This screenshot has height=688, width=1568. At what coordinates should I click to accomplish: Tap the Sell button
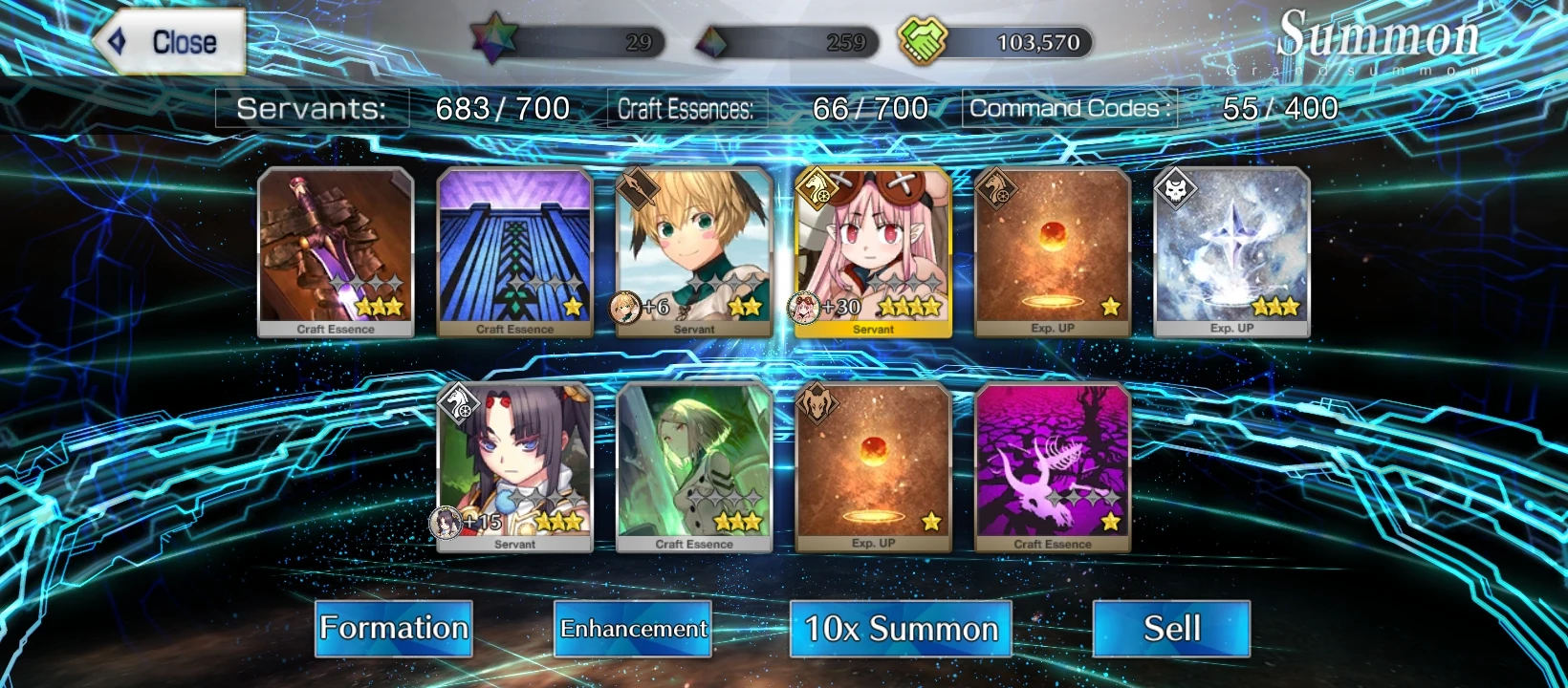pos(1171,629)
